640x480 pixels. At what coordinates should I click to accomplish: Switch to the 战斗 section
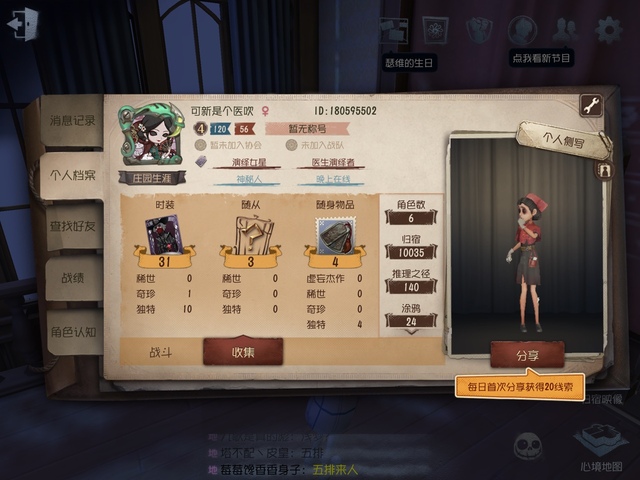click(x=161, y=352)
